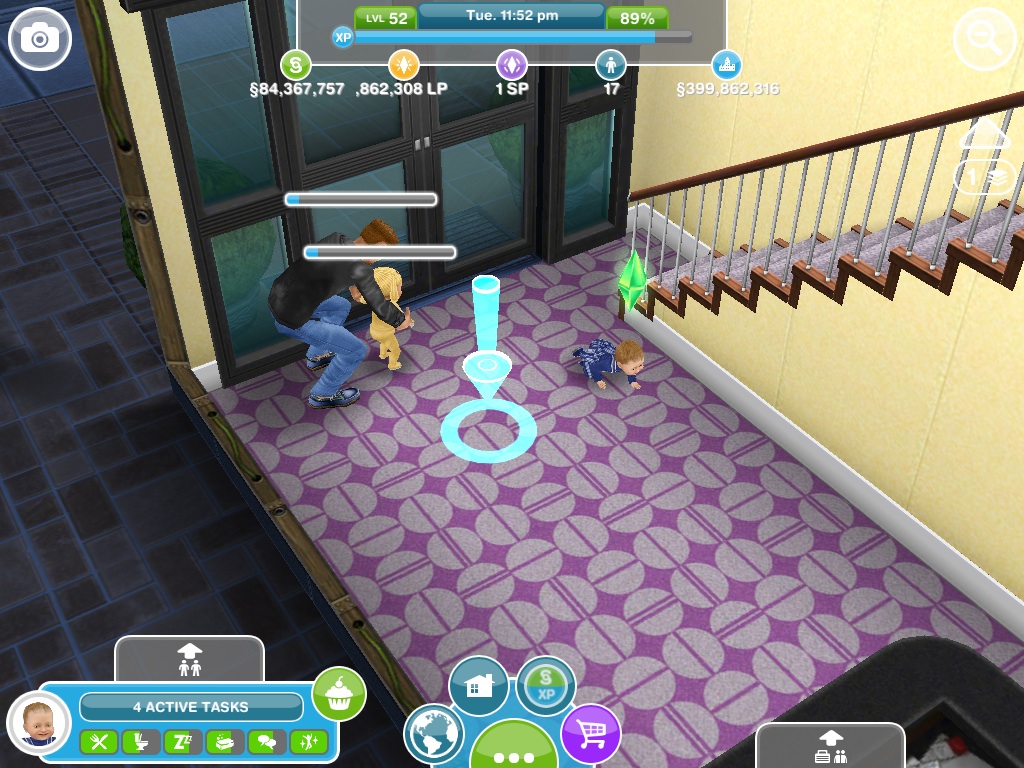Screen dimensions: 1024x768
Task: Check the bladder toilet need icon
Action: (140, 742)
